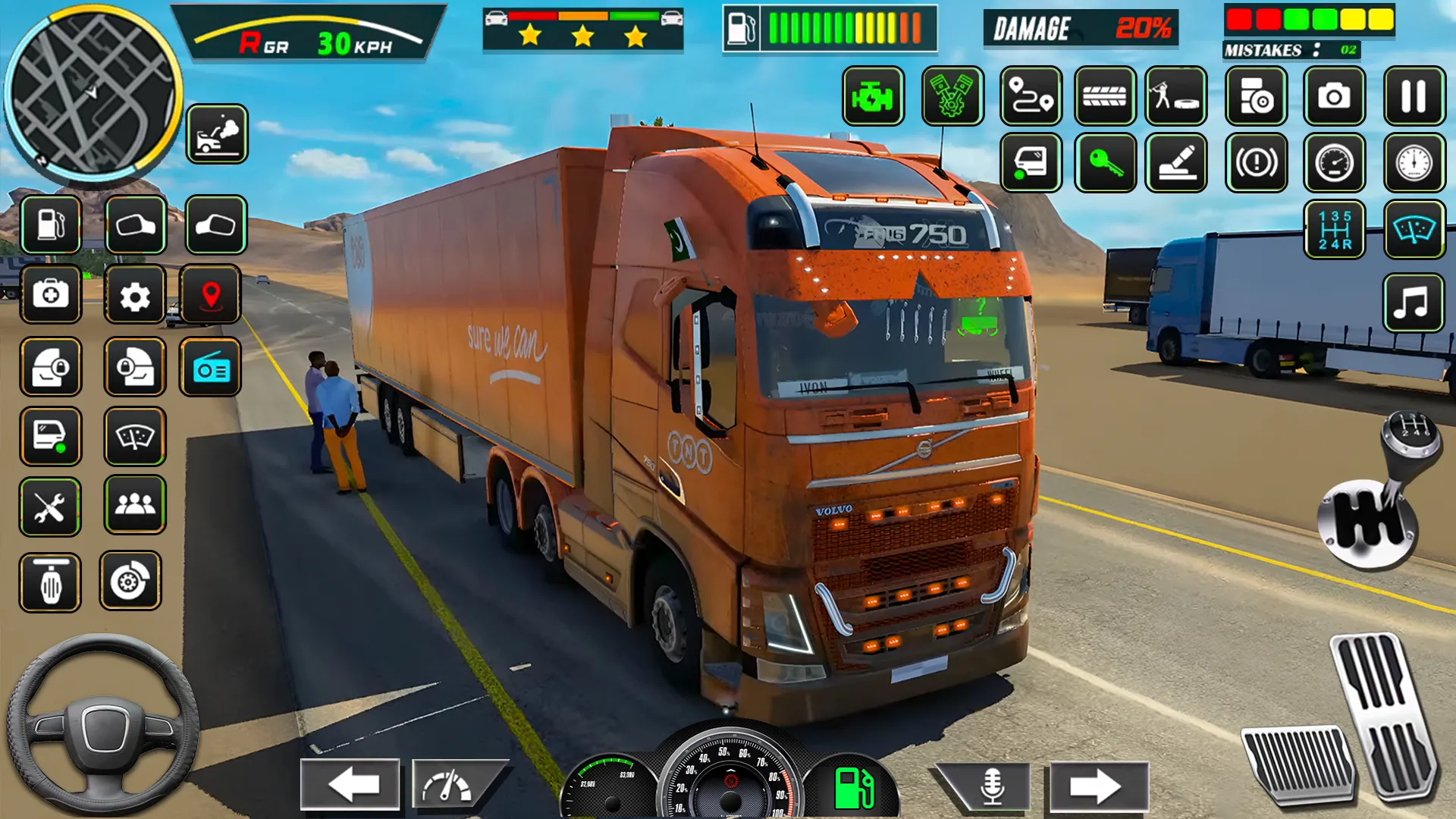1456x819 pixels.
Task: Expand the gear selector display
Action: [x=1336, y=230]
